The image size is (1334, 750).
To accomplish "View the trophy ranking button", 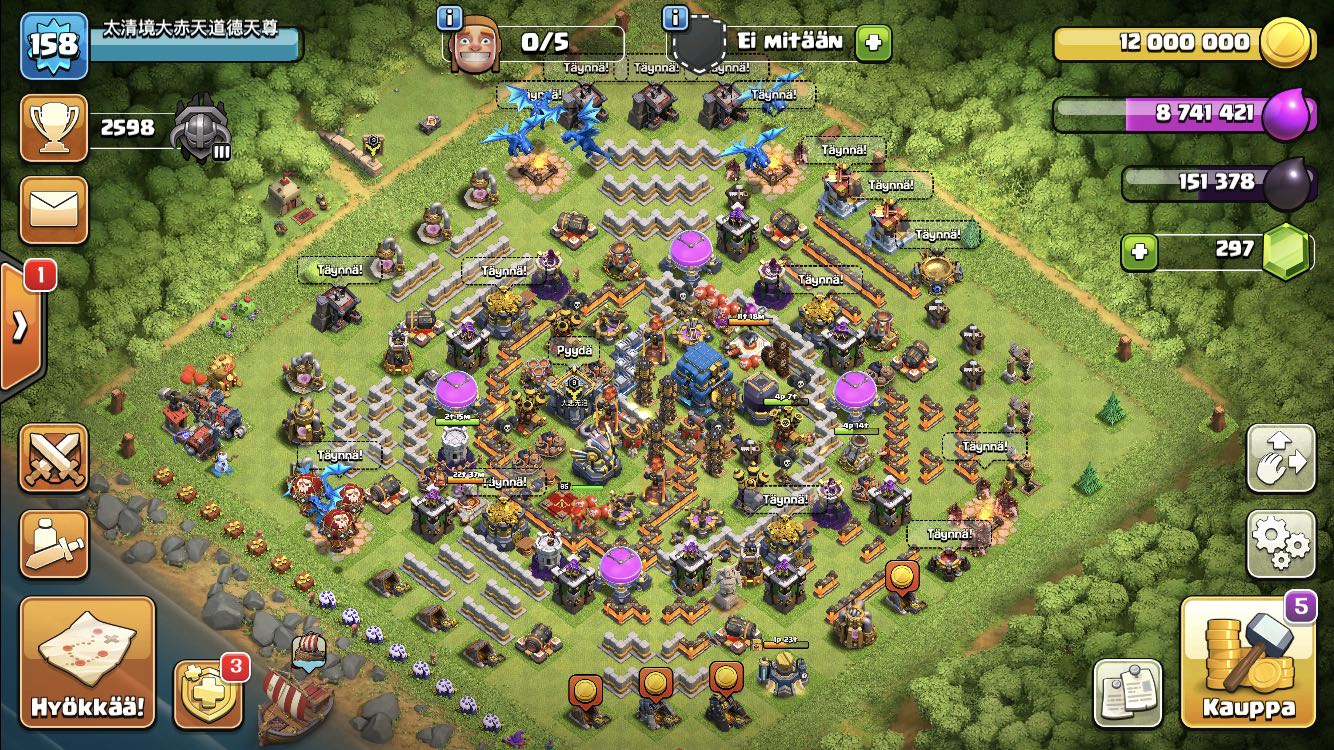I will pos(54,128).
